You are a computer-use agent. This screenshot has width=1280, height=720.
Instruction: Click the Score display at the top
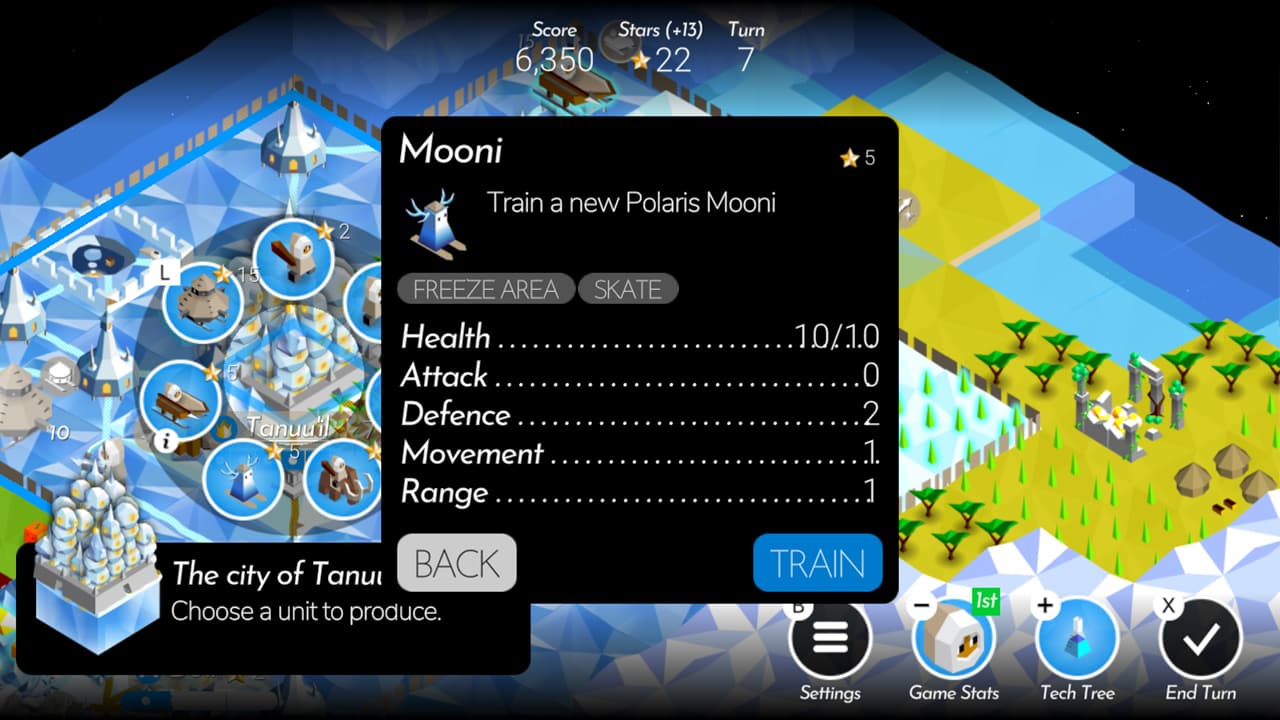[554, 60]
